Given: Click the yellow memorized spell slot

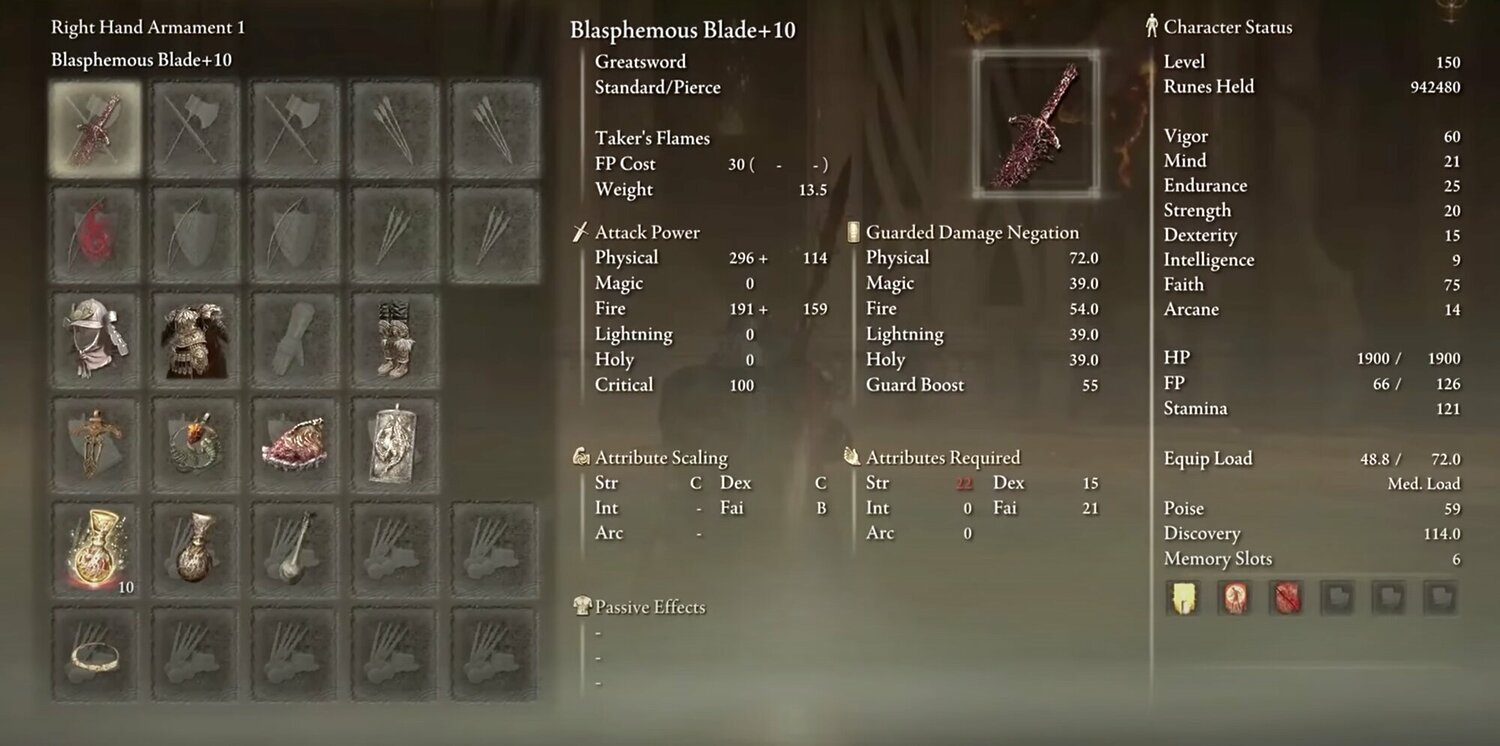Looking at the screenshot, I should (1182, 598).
